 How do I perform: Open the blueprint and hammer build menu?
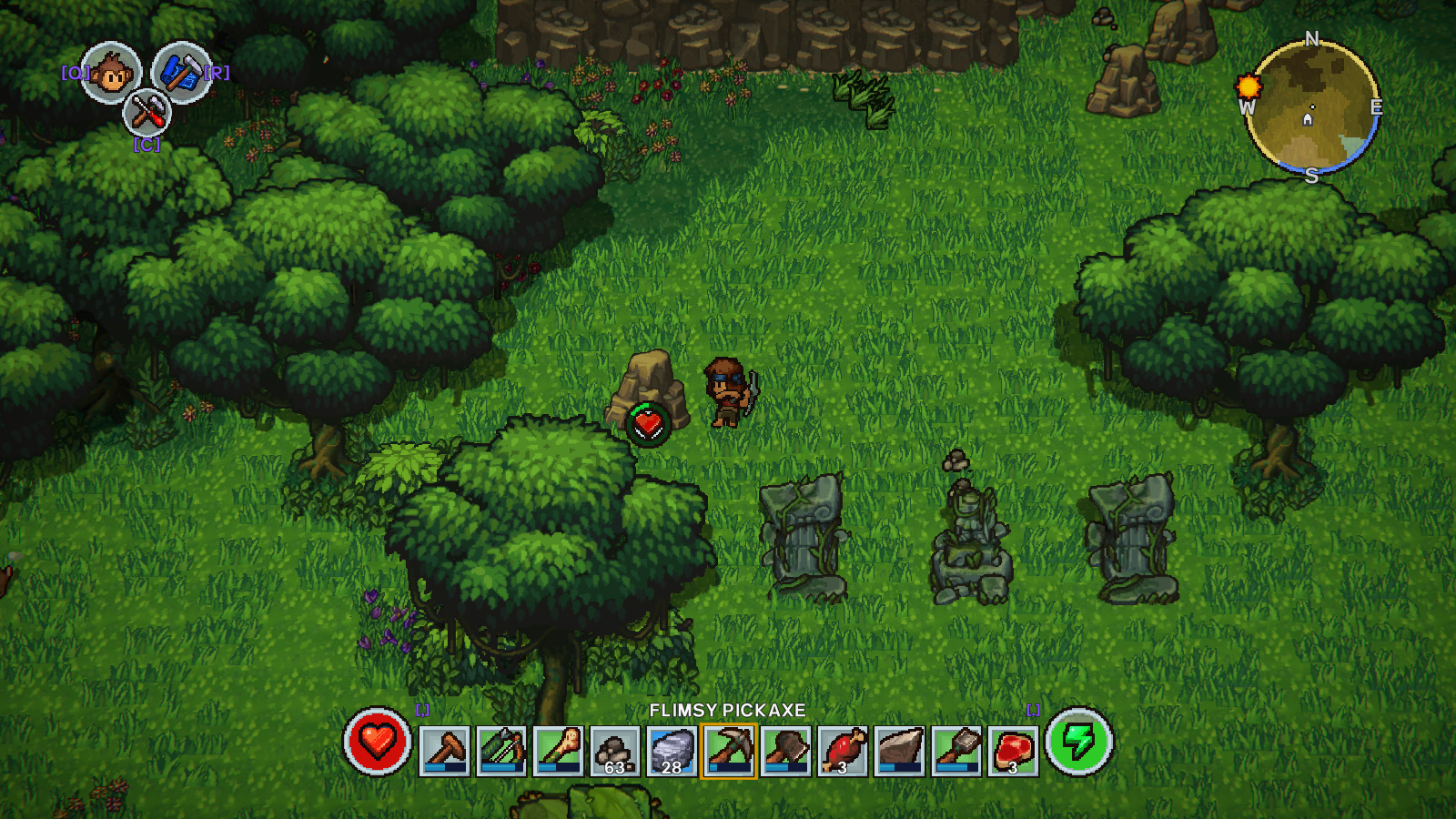tap(181, 73)
